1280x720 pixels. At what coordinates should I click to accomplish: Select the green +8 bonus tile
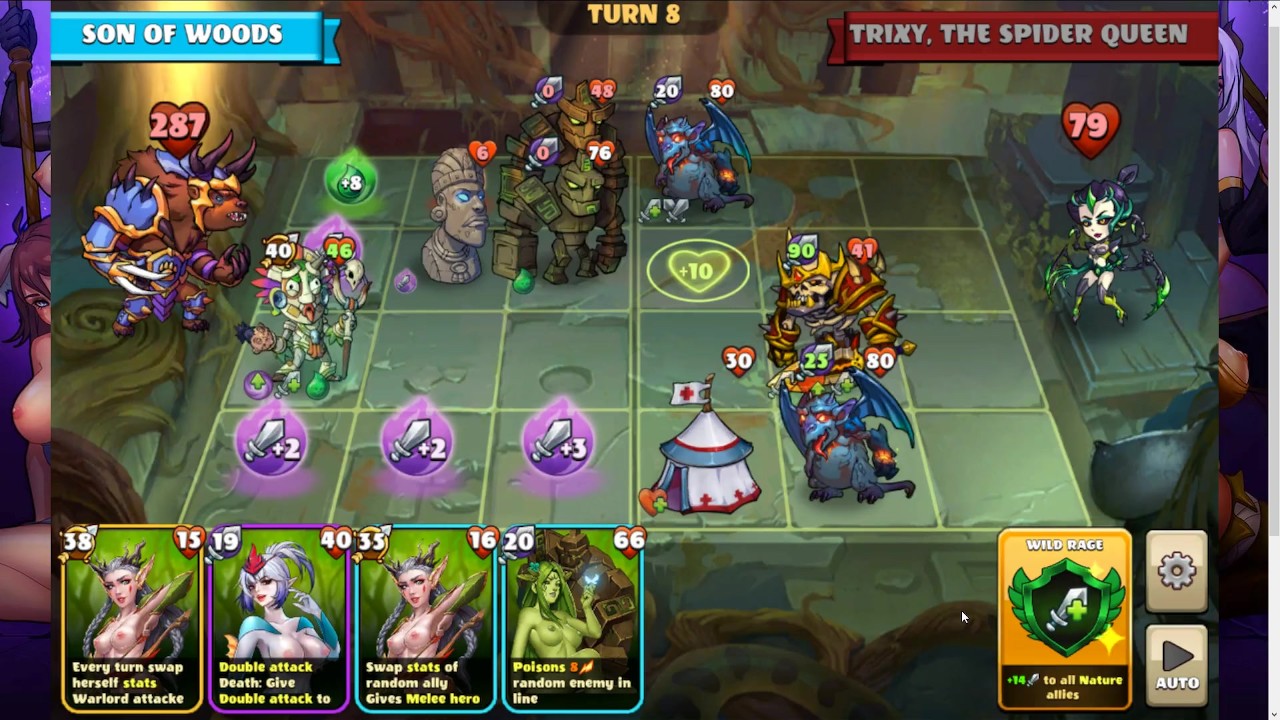coord(349,183)
